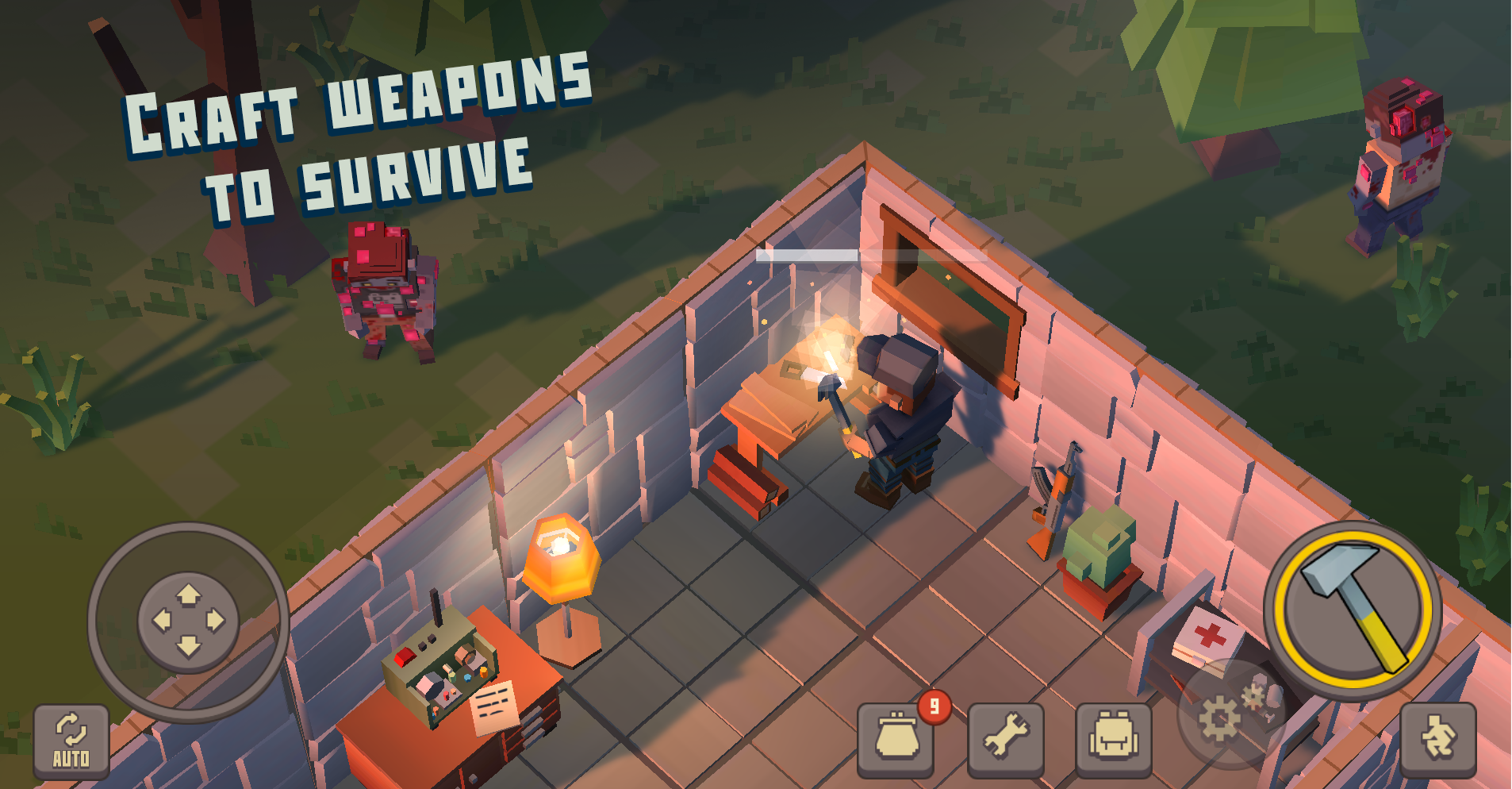Tap the red notification badge showing 9
Screen dimensions: 1512x789
tap(934, 705)
